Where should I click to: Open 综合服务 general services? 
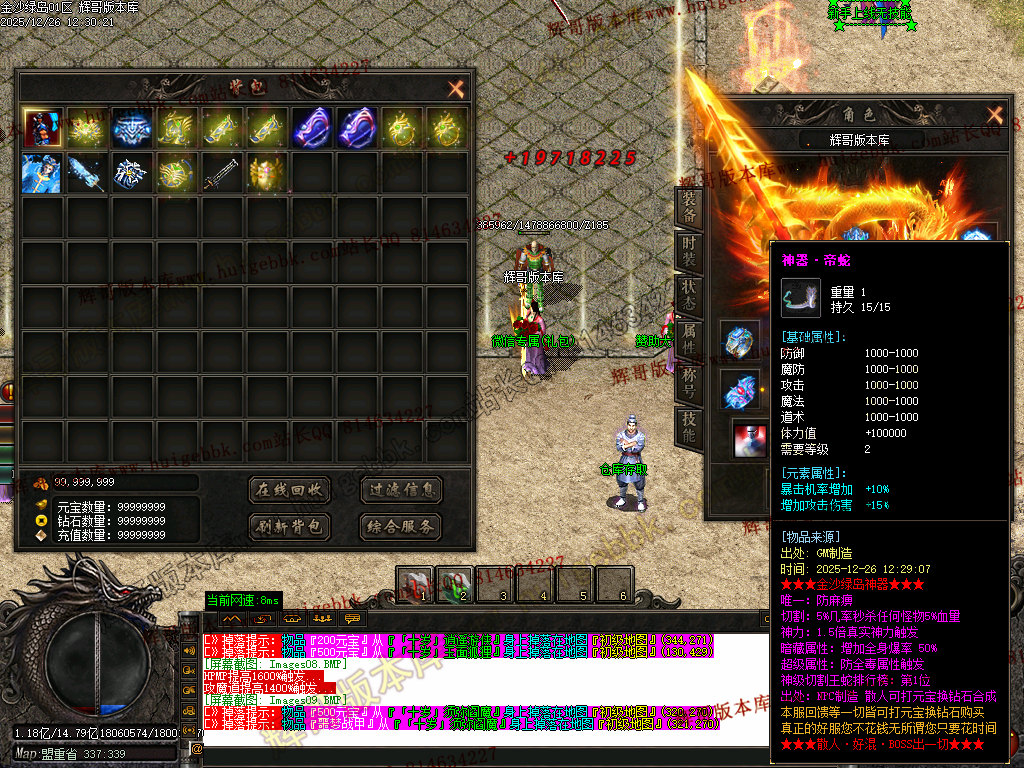tap(400, 526)
